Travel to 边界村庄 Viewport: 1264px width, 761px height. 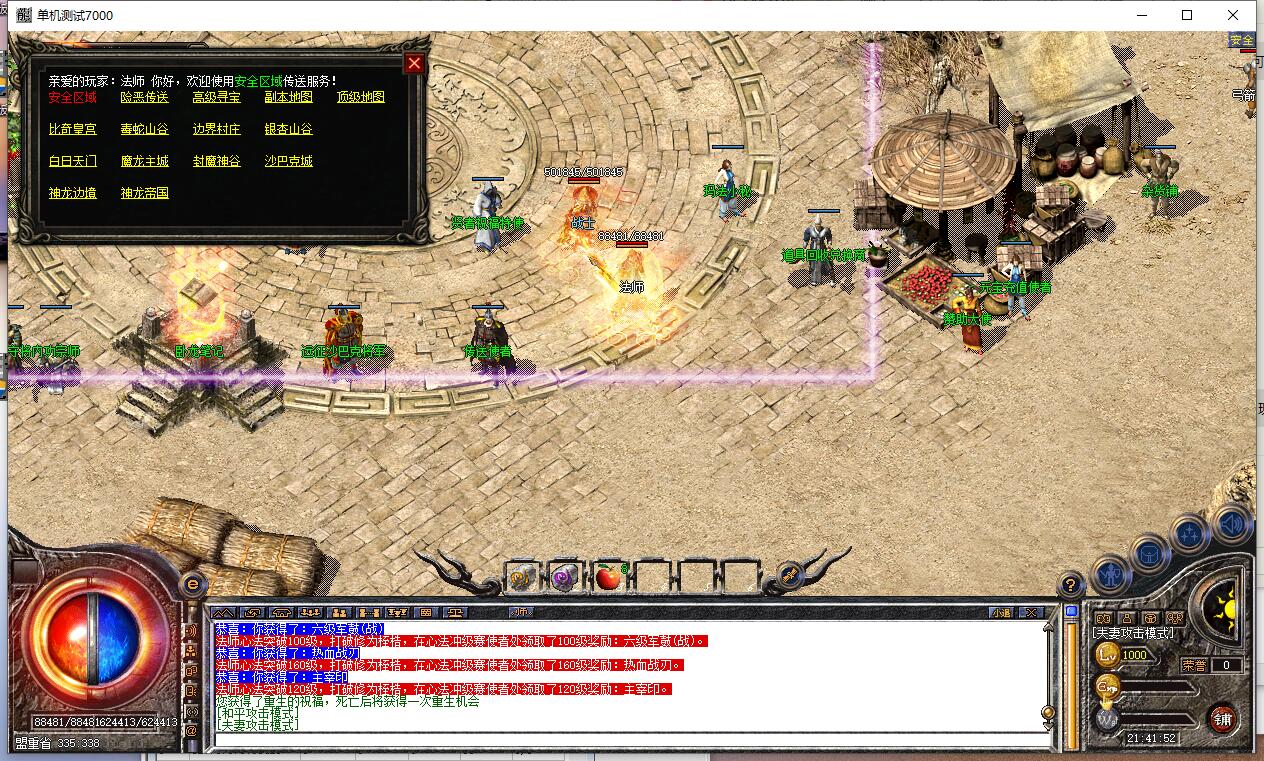tap(216, 129)
